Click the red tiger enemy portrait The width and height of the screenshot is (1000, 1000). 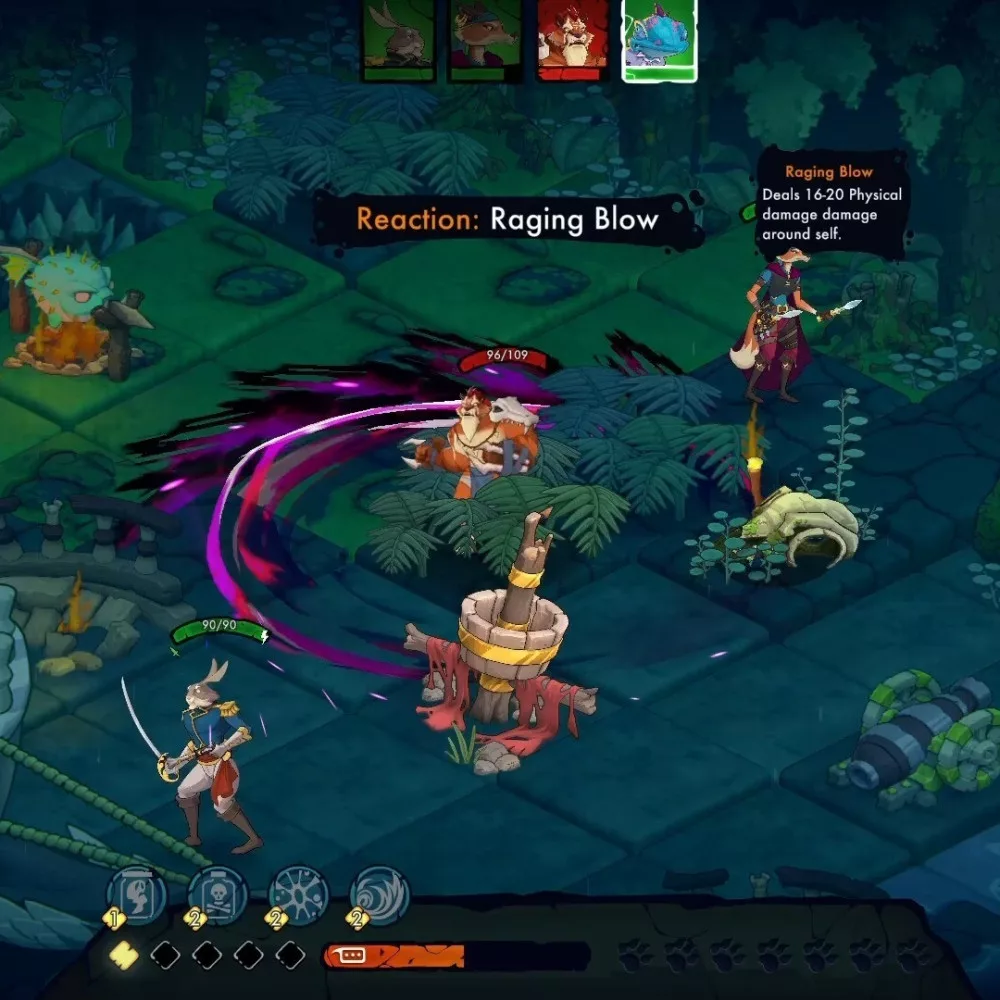point(572,38)
